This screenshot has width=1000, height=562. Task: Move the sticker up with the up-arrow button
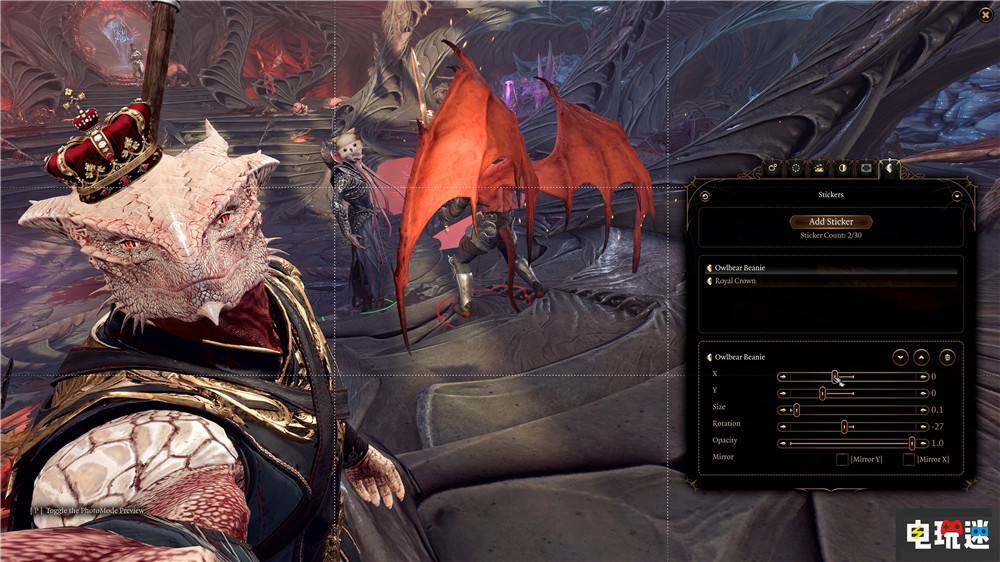pyautogui.click(x=922, y=357)
